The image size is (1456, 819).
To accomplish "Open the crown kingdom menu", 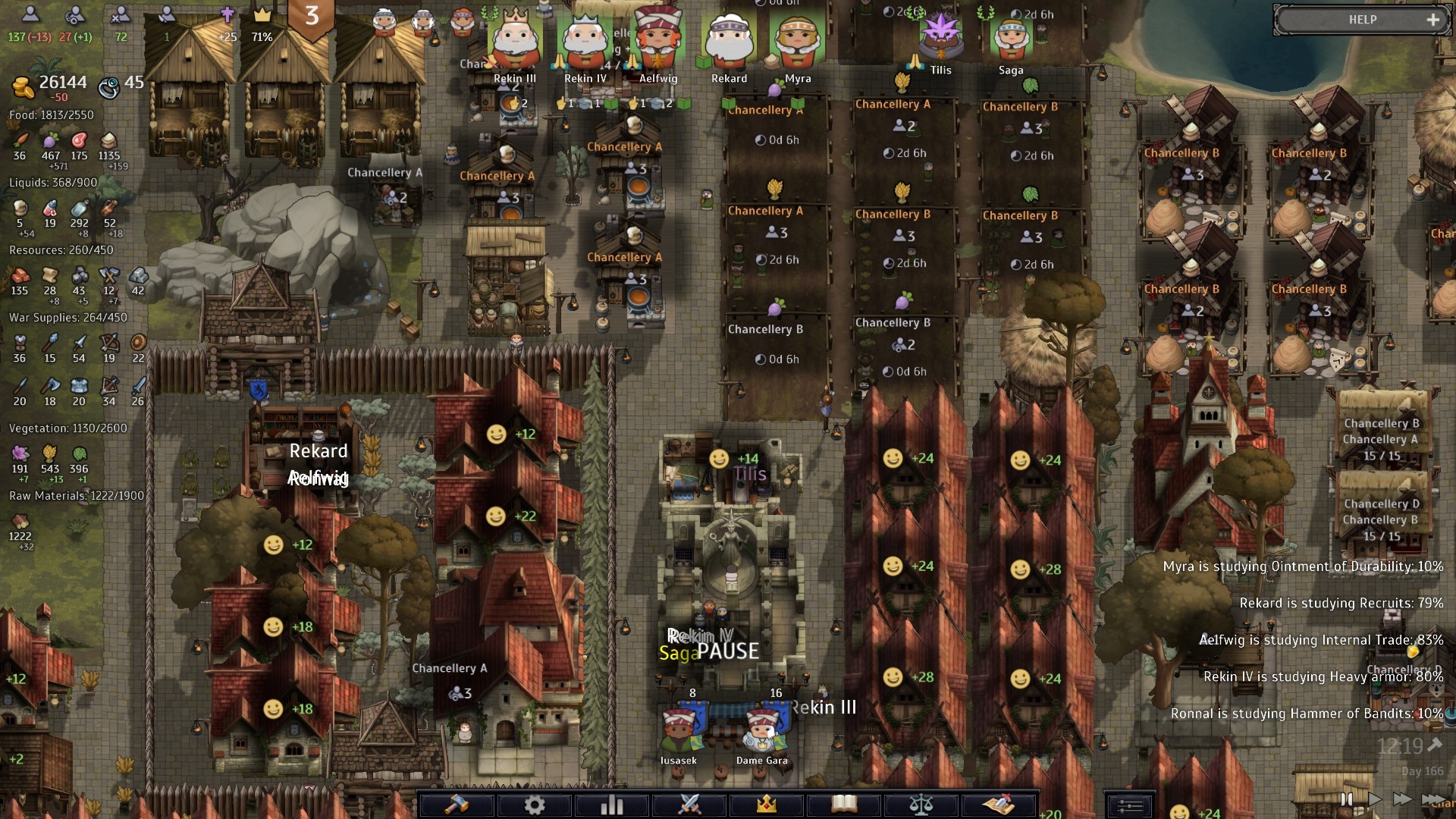I will point(767,804).
